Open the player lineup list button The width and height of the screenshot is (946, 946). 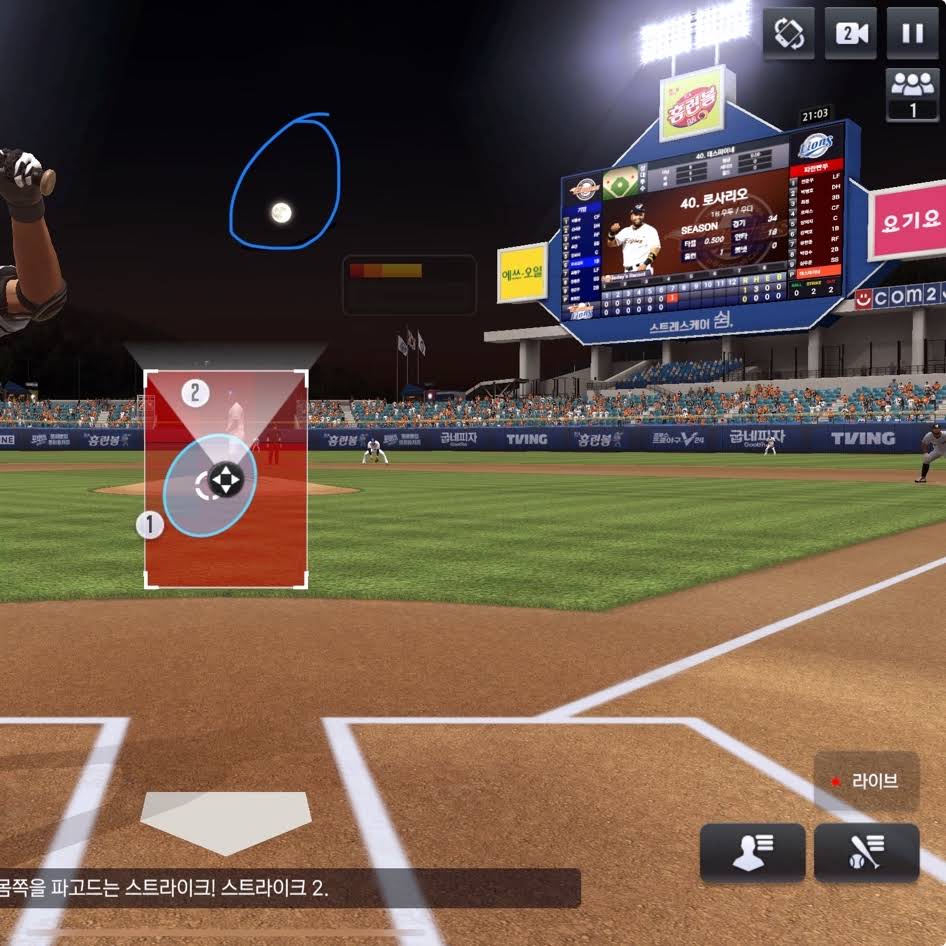point(752,853)
